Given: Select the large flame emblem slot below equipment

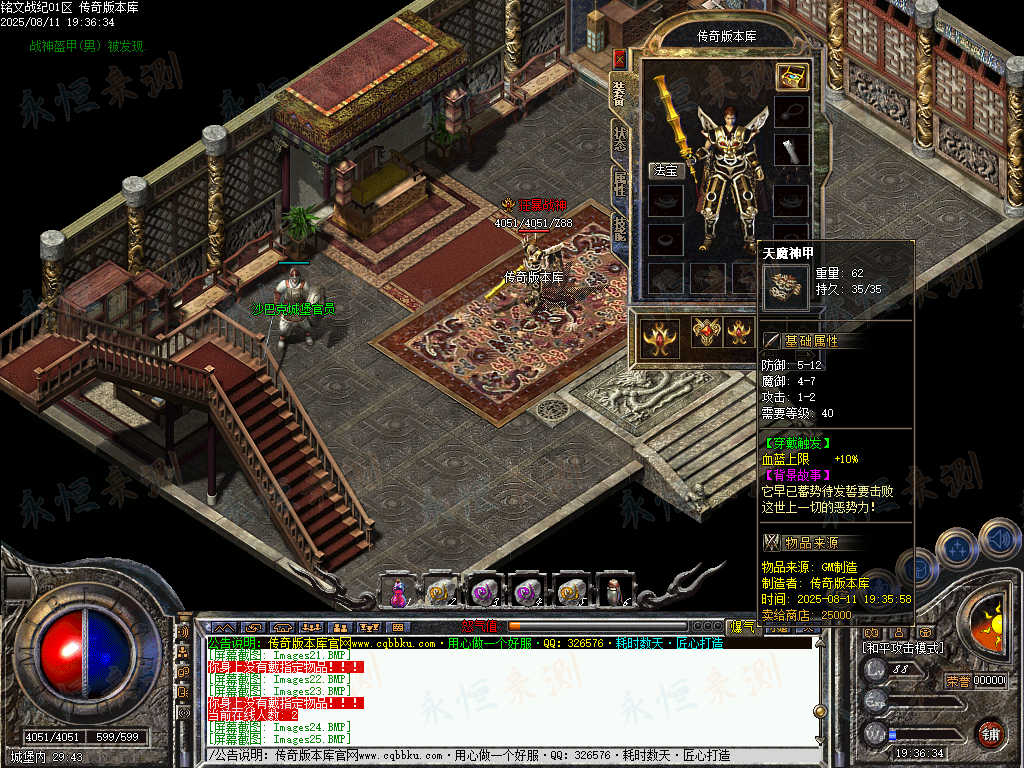Looking at the screenshot, I should (x=660, y=337).
